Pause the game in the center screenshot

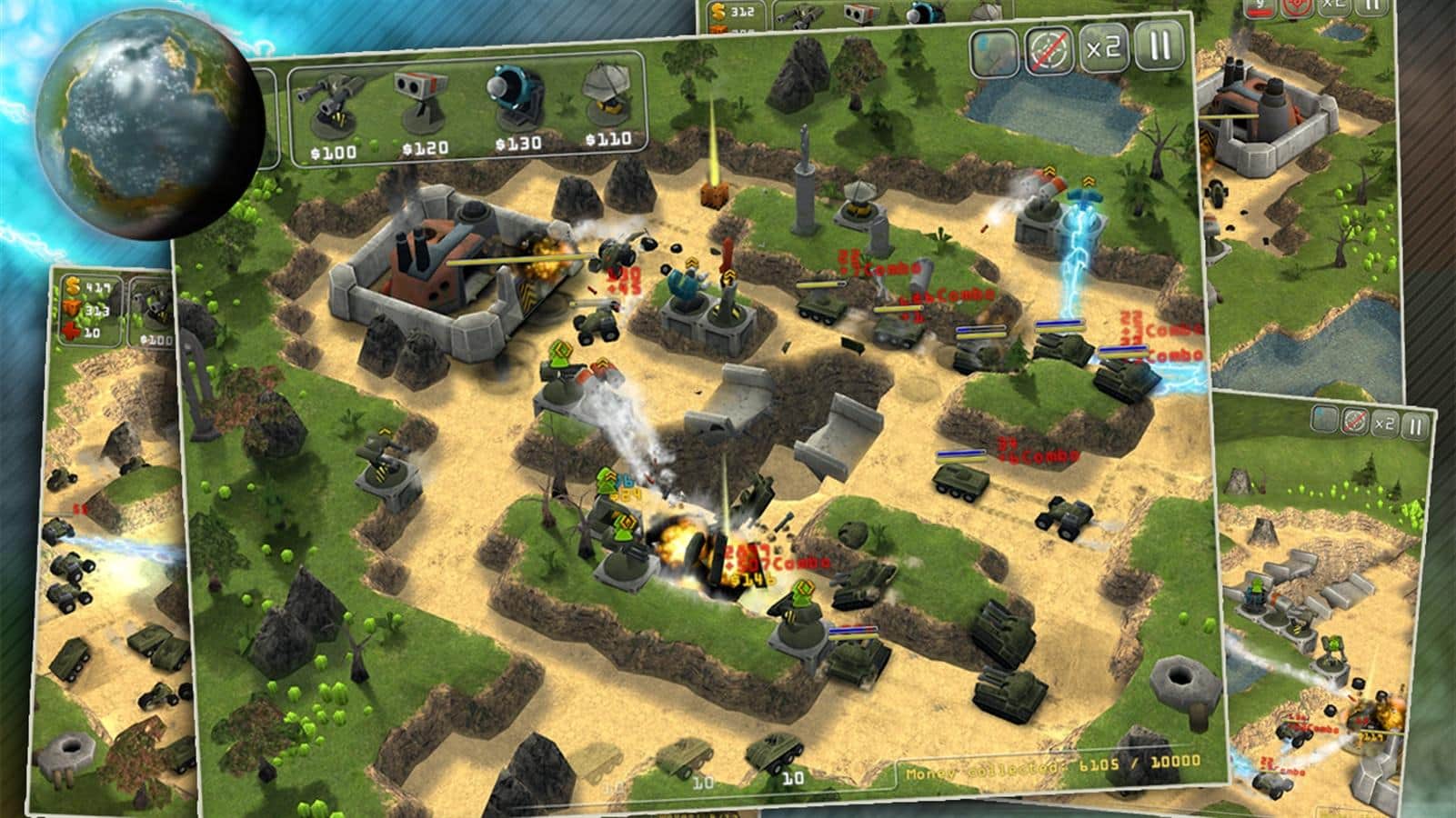(1160, 45)
